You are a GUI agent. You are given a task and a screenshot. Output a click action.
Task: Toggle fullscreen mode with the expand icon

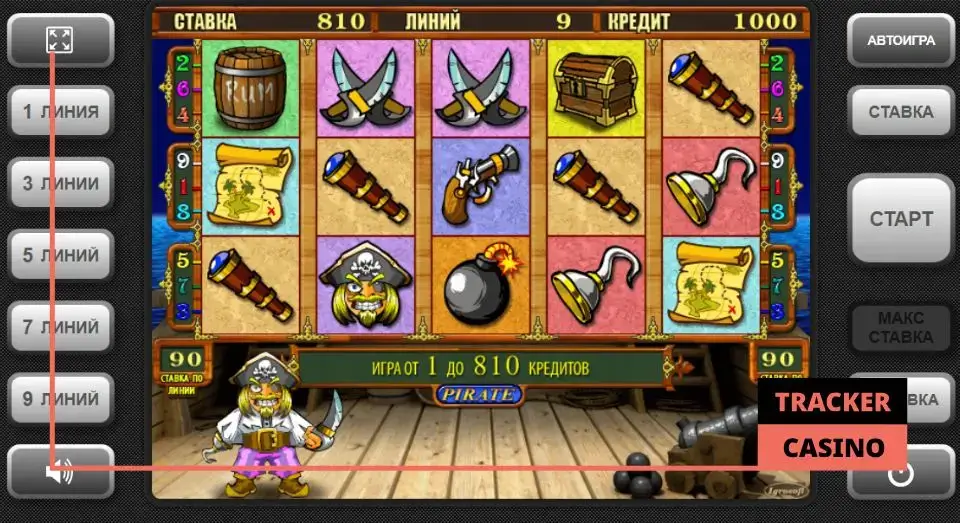[x=60, y=40]
